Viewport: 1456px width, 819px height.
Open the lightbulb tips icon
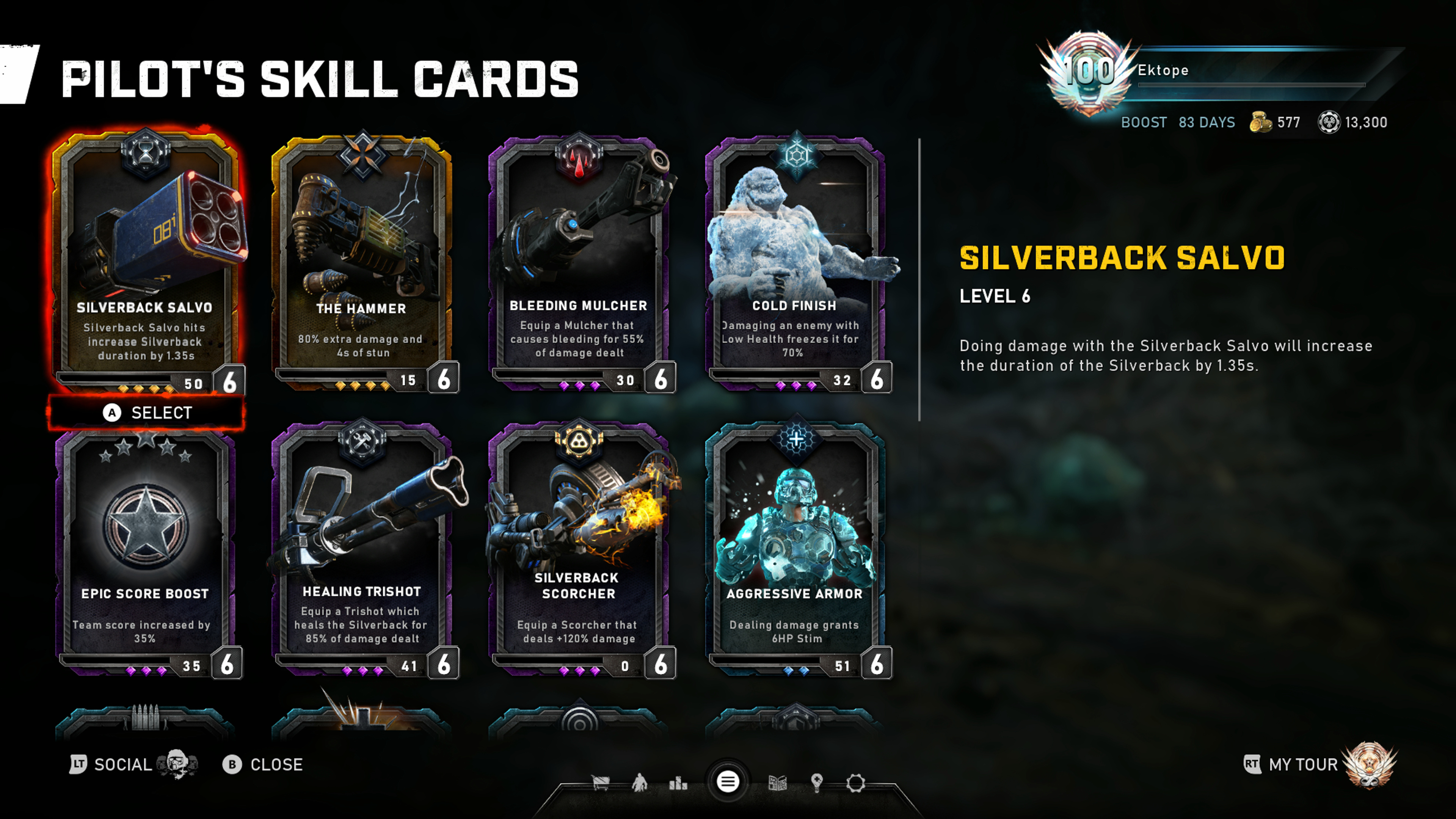[816, 783]
